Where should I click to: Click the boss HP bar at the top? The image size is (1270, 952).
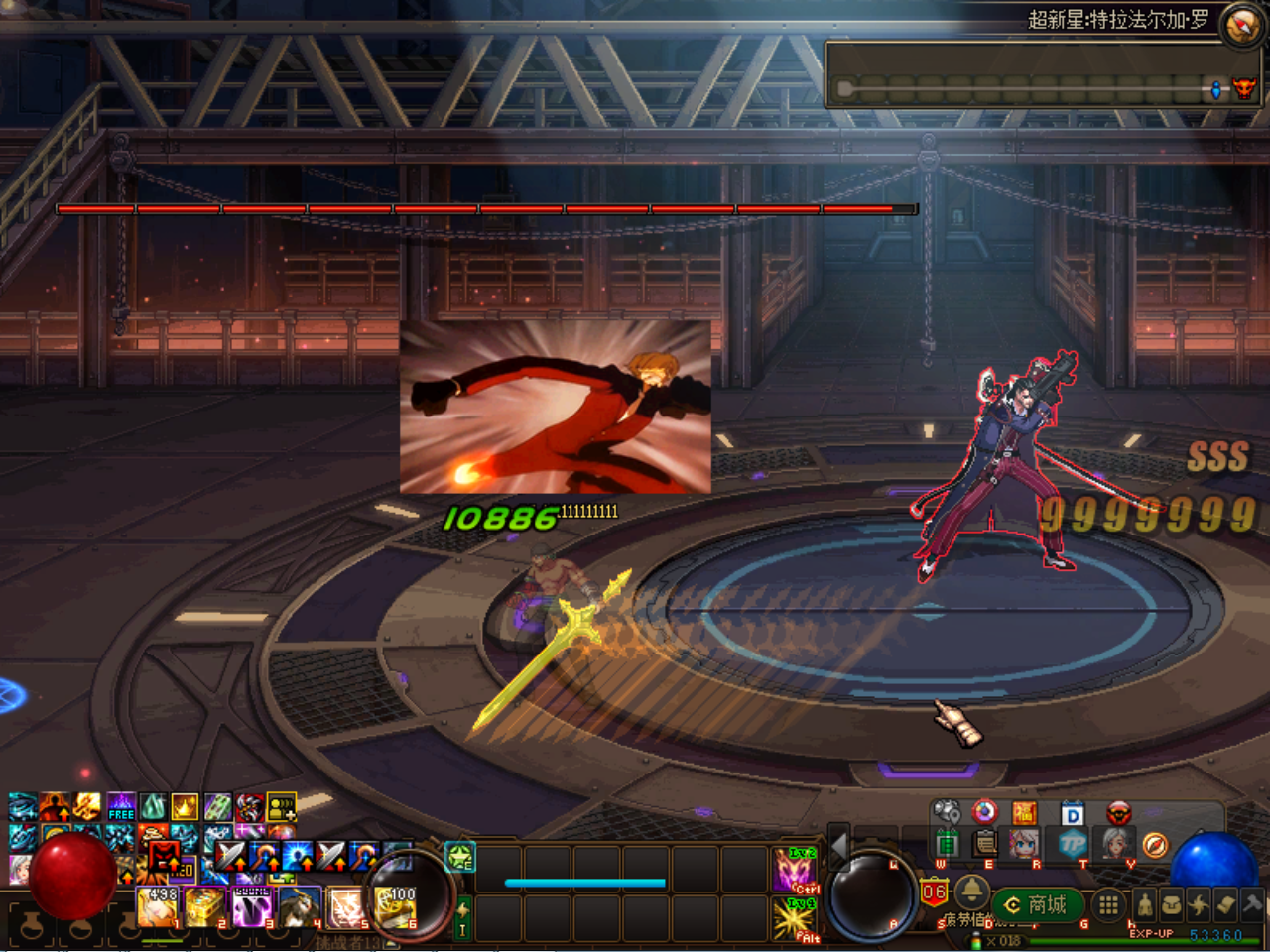pos(486,209)
